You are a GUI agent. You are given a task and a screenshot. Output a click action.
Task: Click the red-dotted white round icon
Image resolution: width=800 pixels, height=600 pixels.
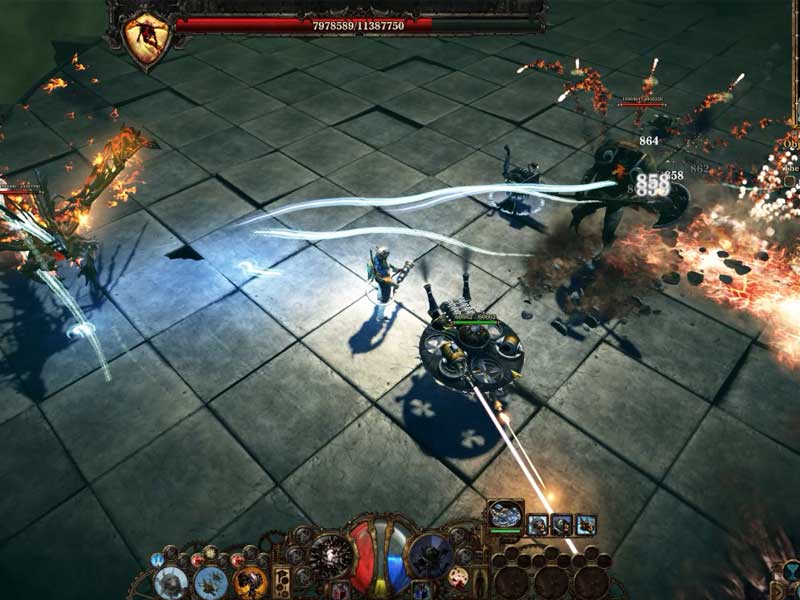459,577
